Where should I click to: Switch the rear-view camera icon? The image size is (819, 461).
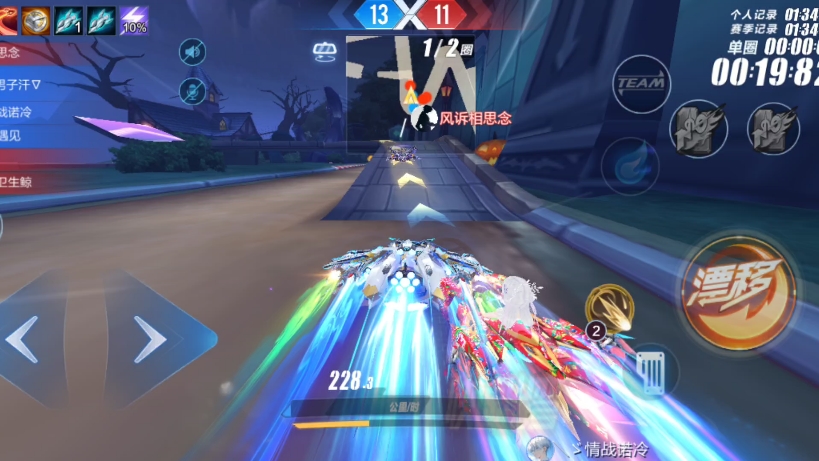[x=325, y=51]
